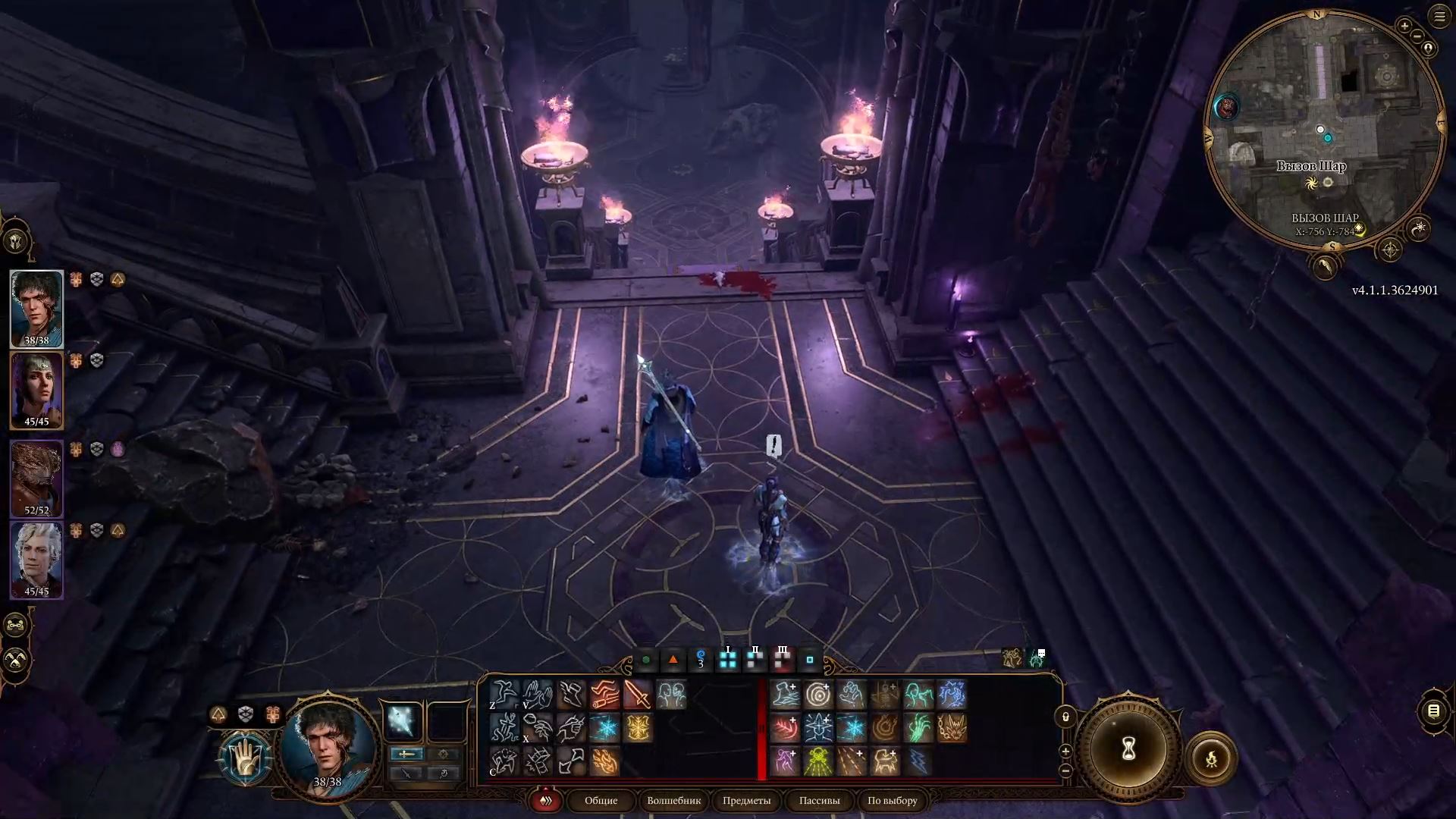Switch to the Волшебник tab

tap(675, 801)
